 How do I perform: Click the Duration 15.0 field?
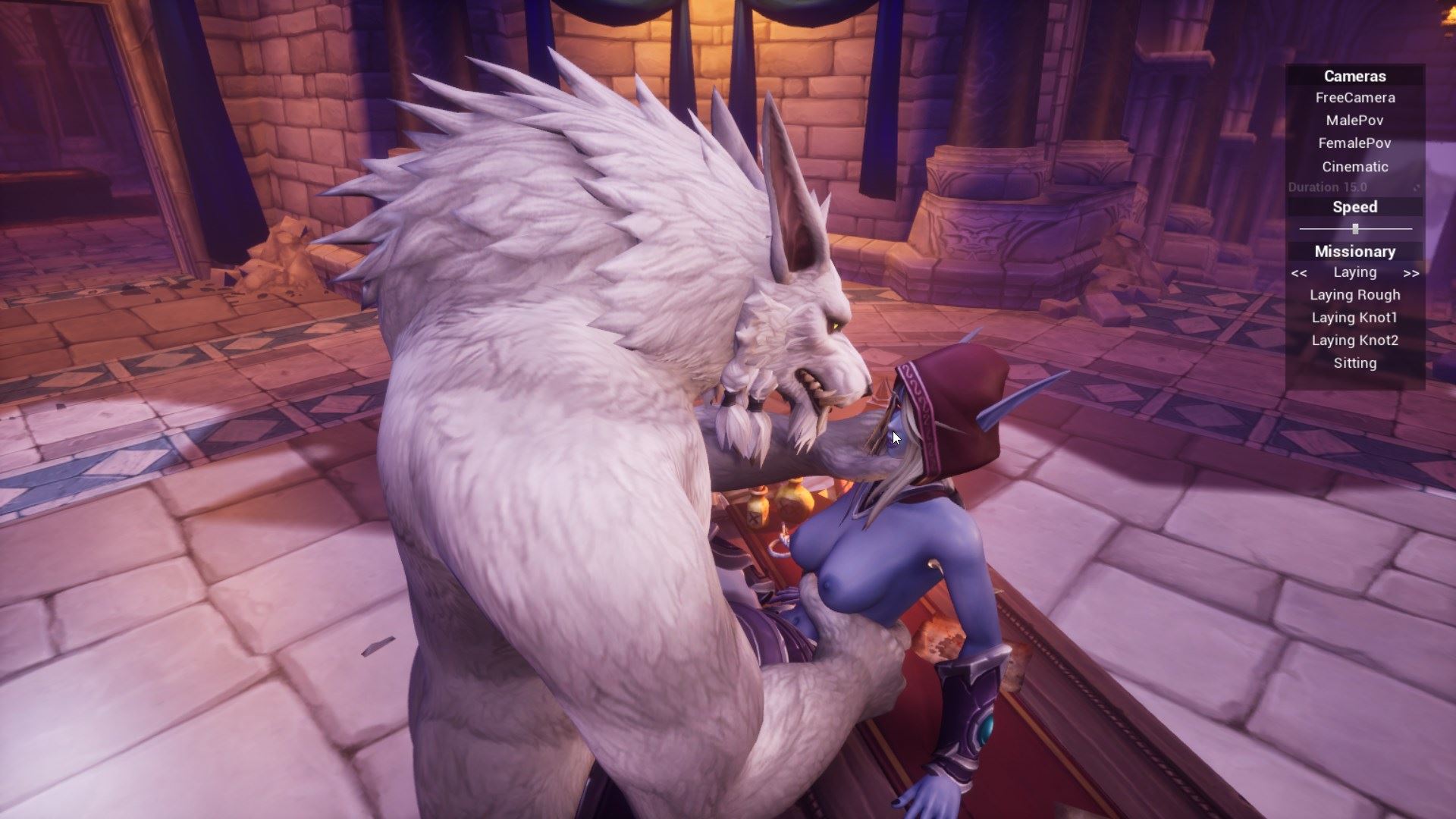[x=1327, y=187]
